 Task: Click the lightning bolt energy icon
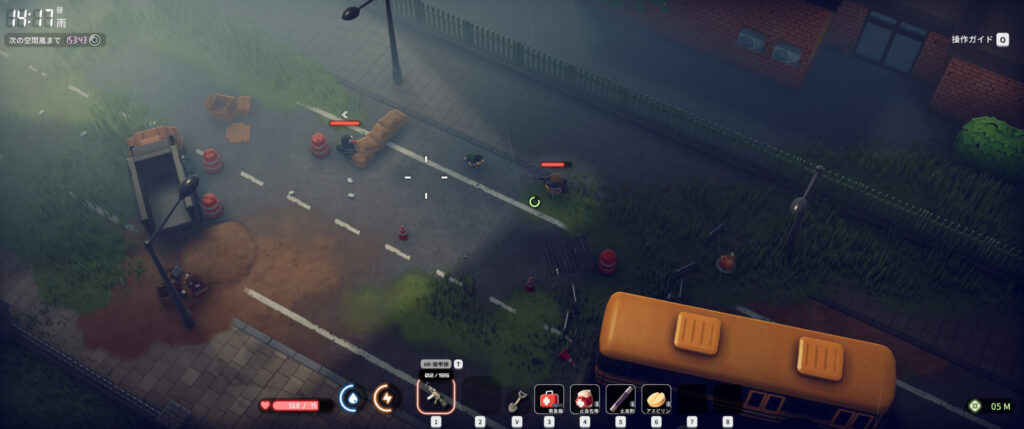[x=385, y=398]
